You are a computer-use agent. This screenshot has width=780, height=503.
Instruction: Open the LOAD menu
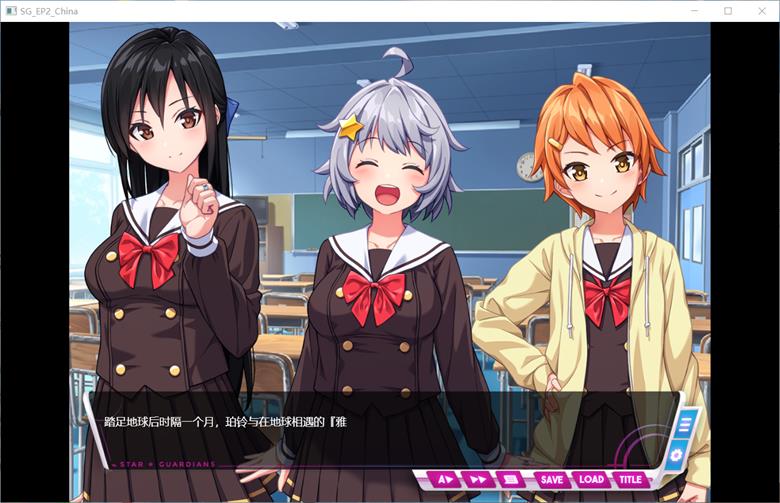pos(591,480)
